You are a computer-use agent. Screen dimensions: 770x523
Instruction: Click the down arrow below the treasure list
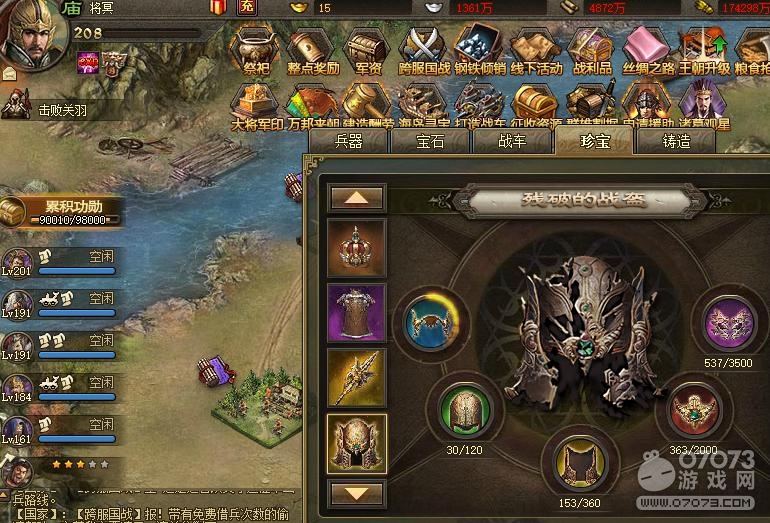[356, 493]
